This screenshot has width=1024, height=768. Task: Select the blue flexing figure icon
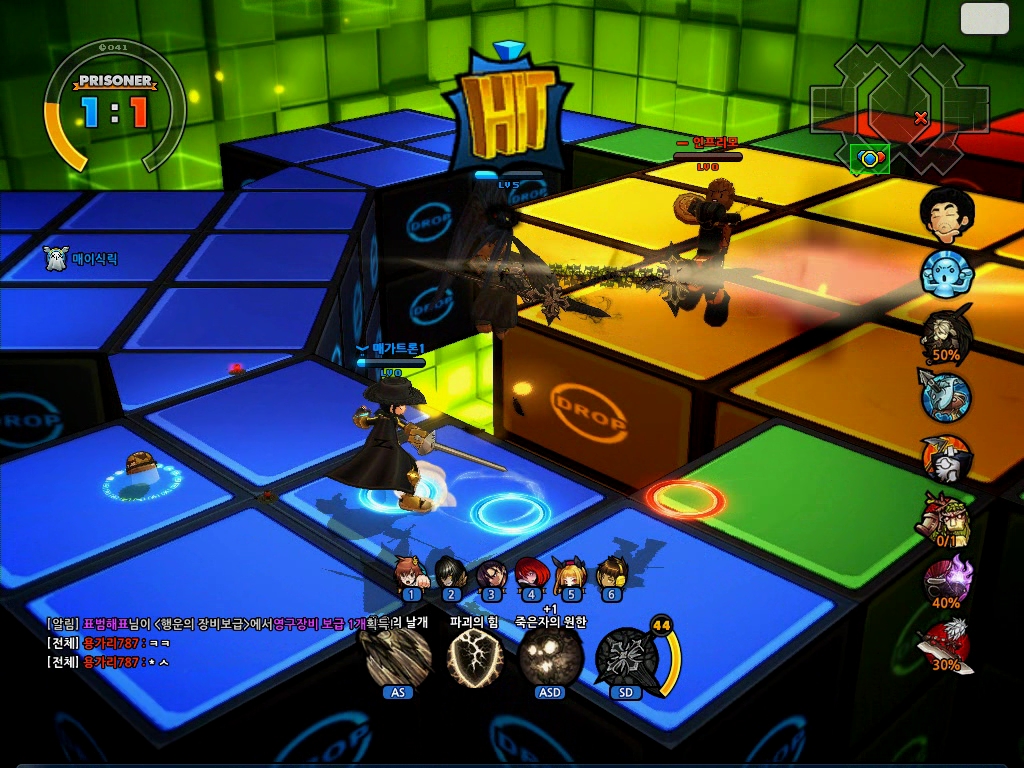pyautogui.click(x=946, y=274)
